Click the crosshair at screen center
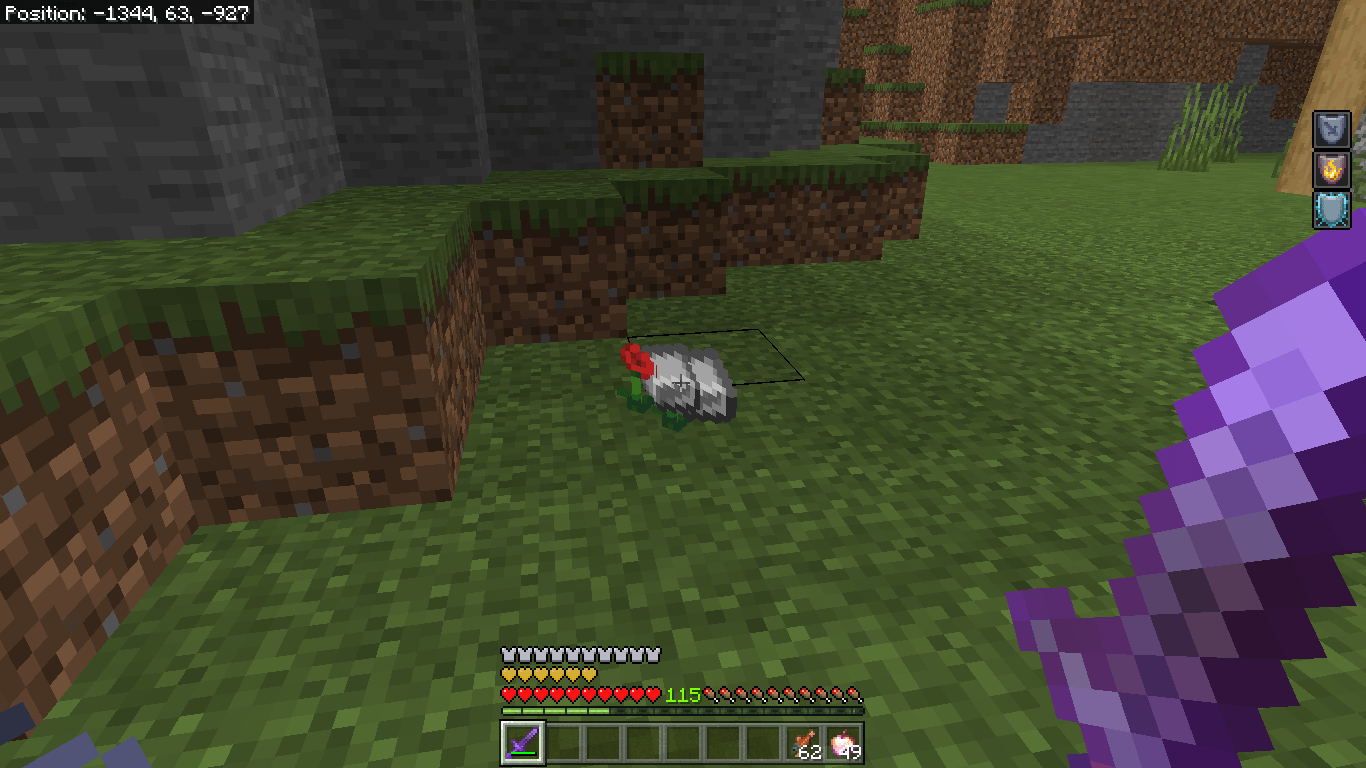Image resolution: width=1366 pixels, height=768 pixels. pos(683,384)
